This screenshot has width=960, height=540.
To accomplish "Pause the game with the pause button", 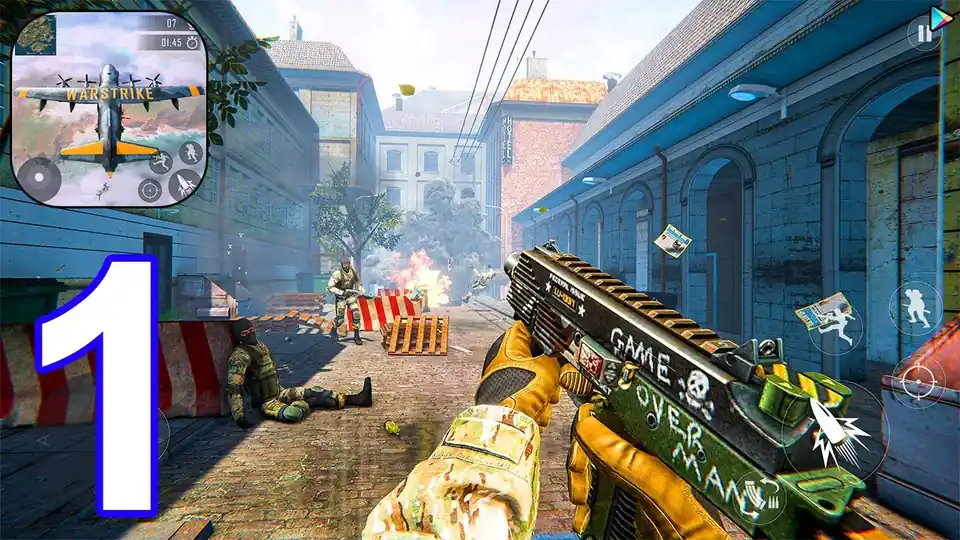I will point(925,35).
